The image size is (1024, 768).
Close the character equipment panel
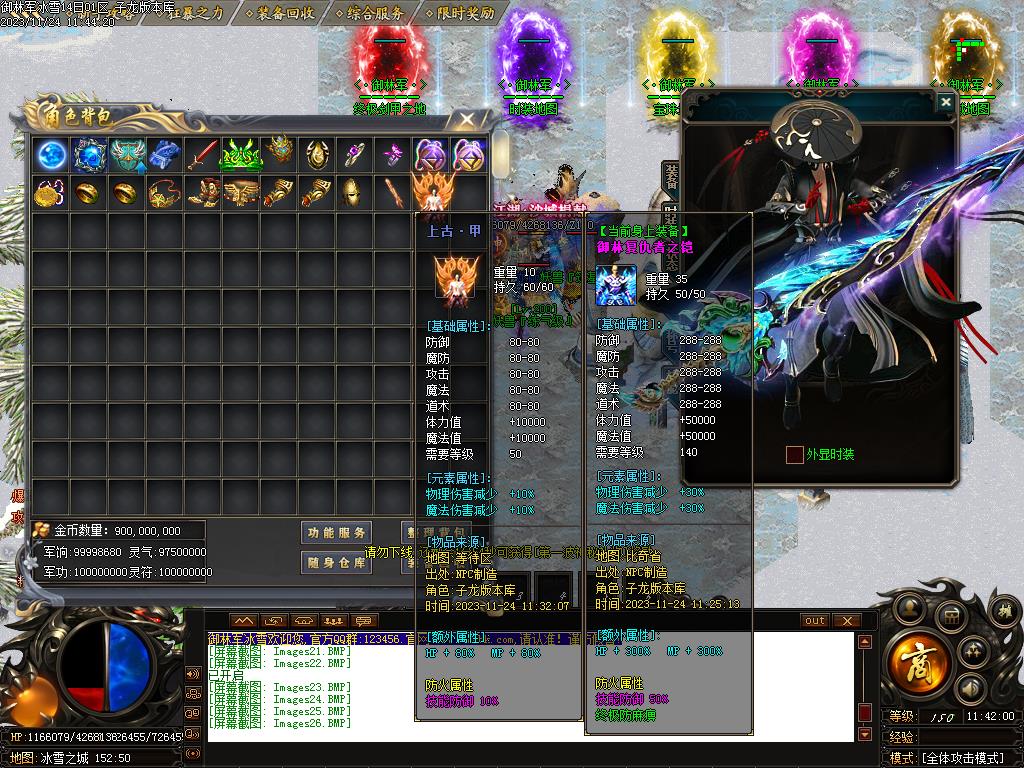pos(945,102)
